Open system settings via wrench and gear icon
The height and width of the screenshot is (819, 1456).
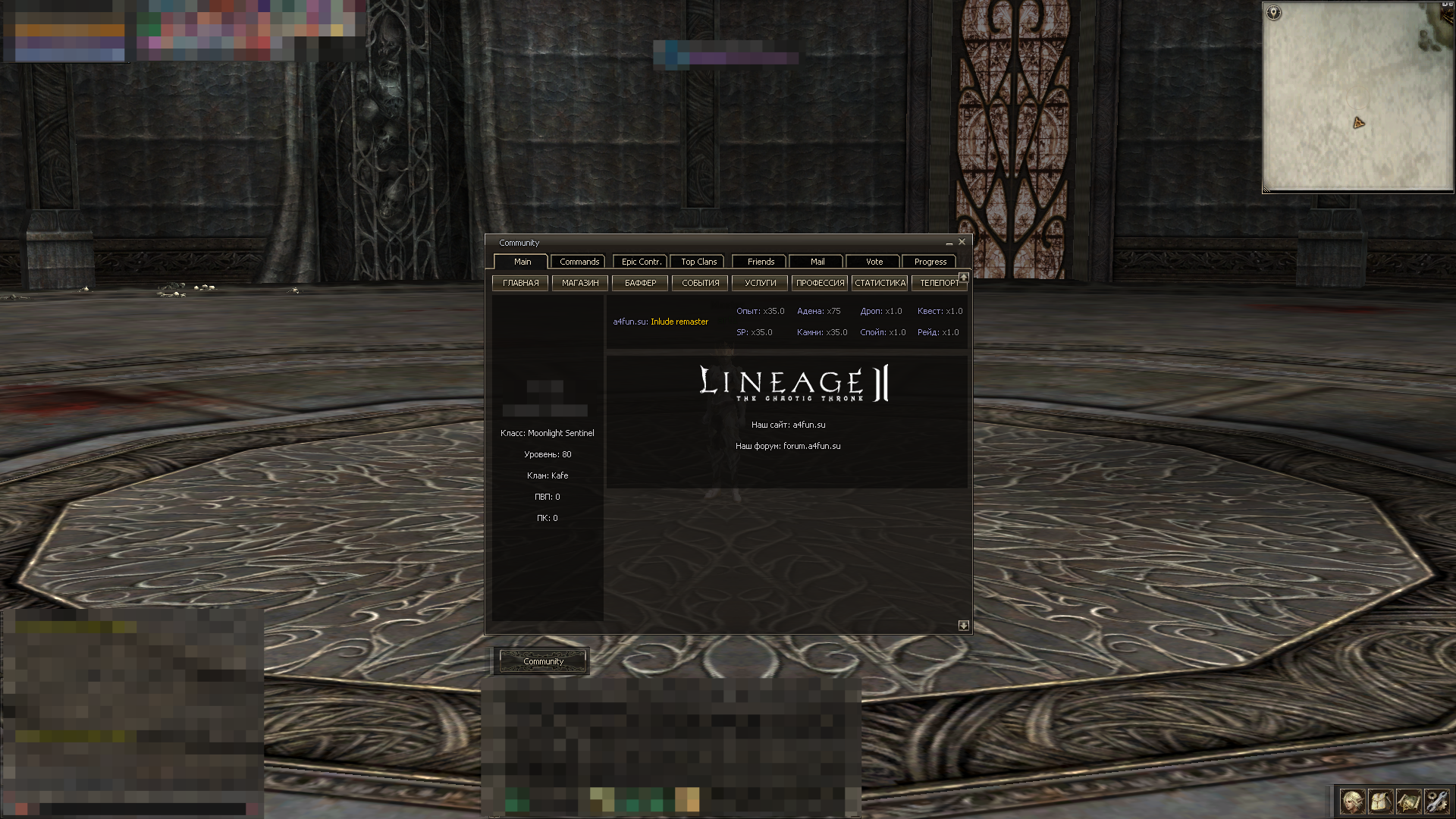[1436, 801]
